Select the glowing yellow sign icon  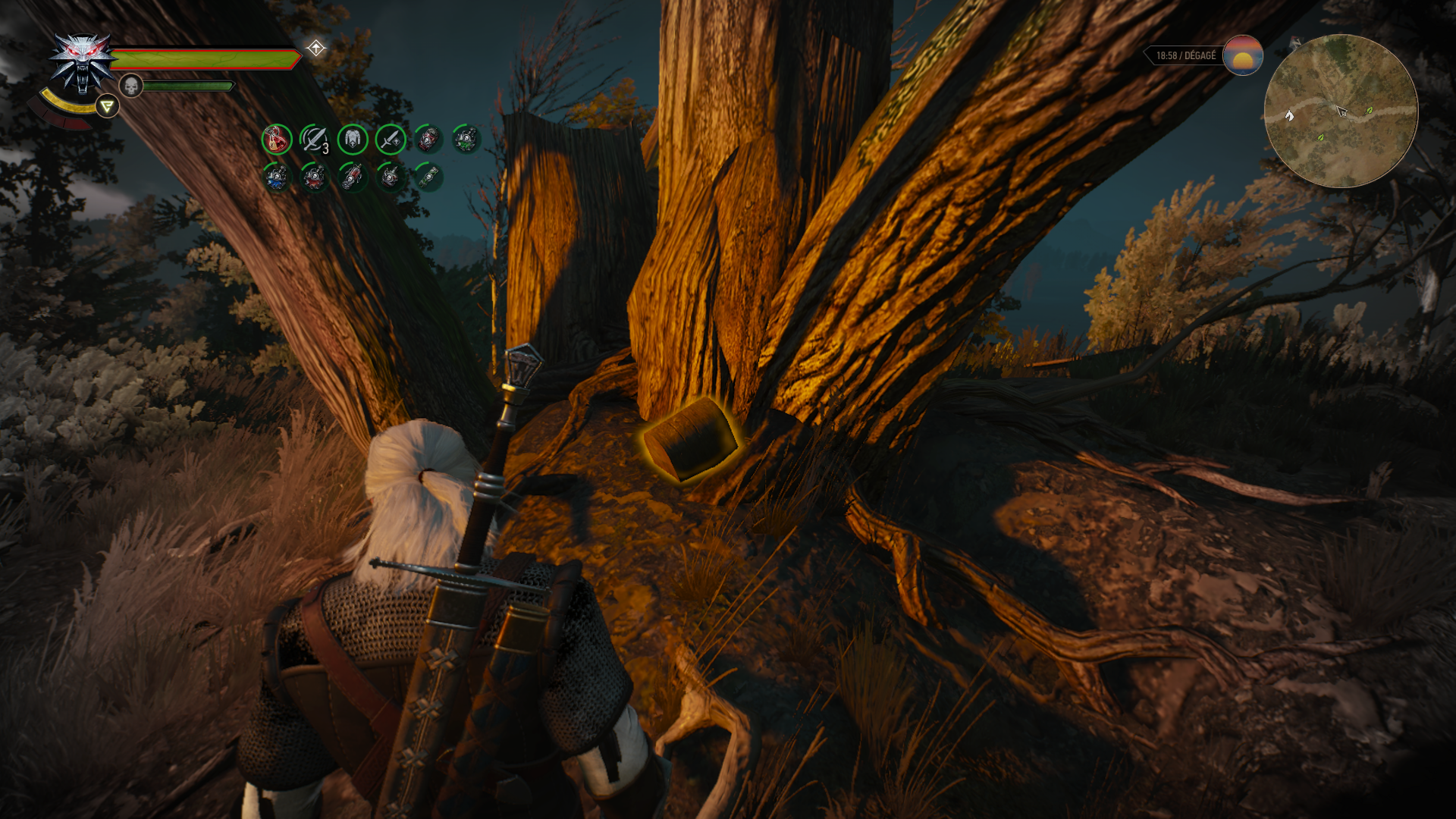[107, 106]
